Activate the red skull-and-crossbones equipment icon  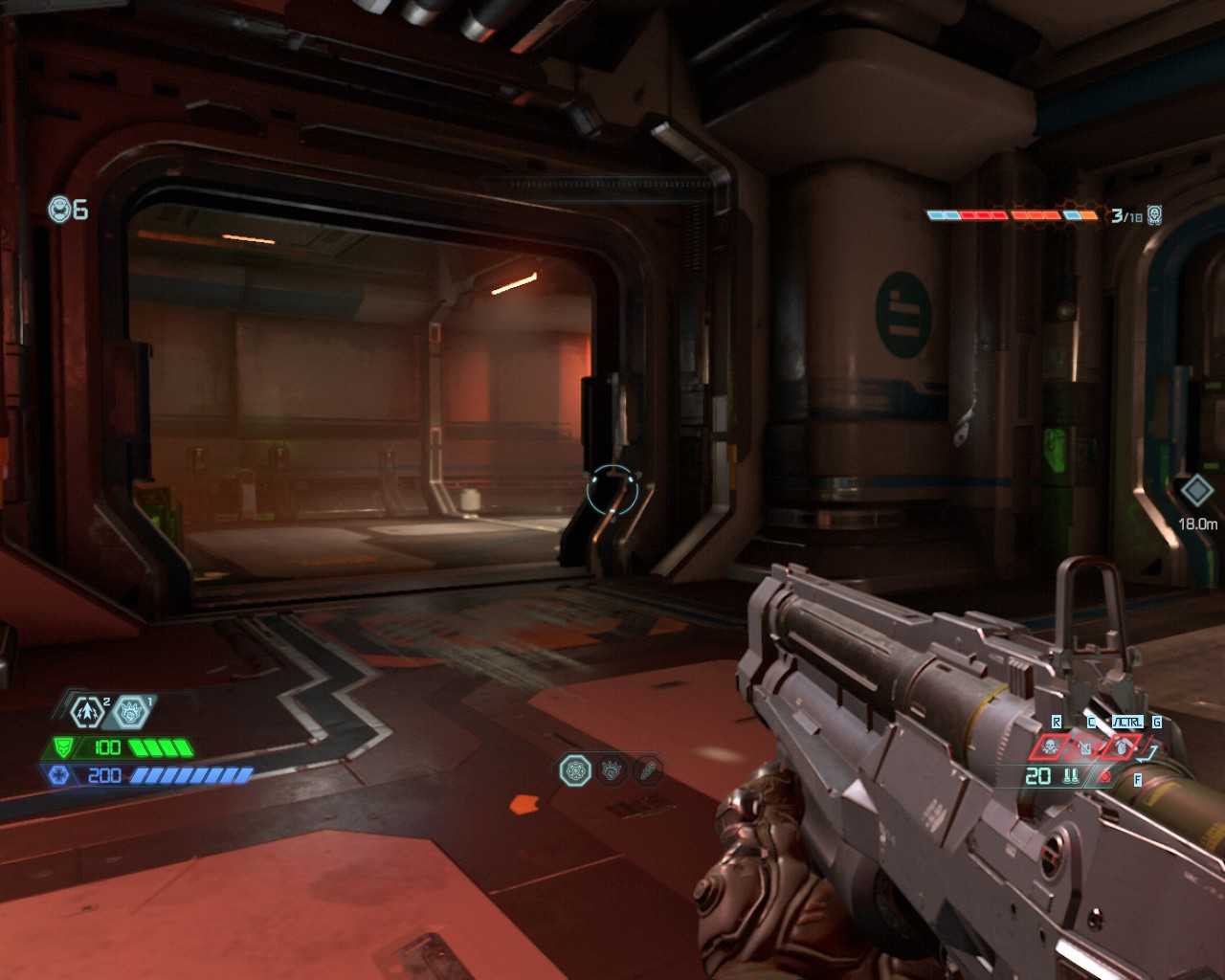point(1050,746)
